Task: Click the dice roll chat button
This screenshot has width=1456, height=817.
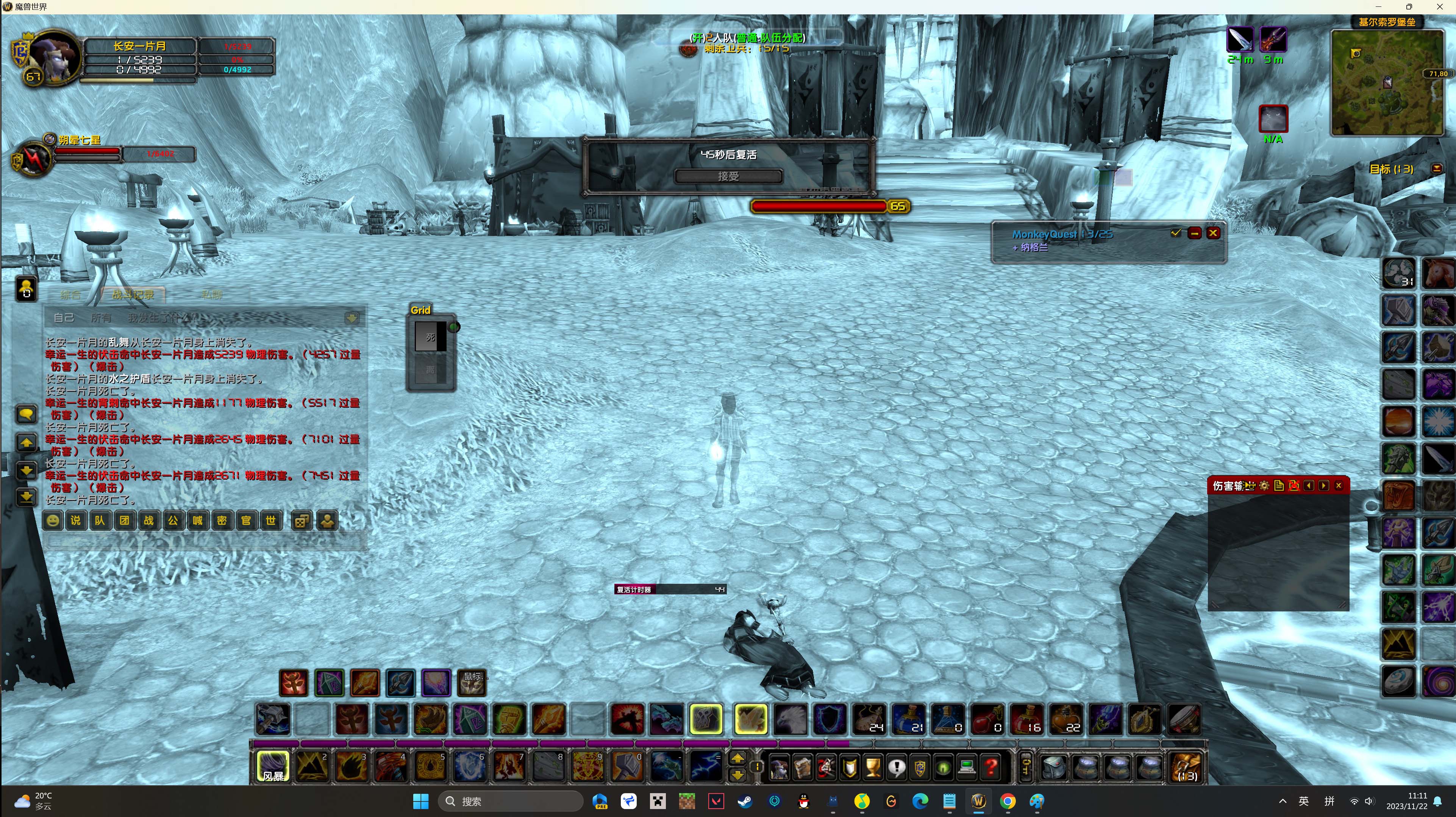Action: pos(302,520)
